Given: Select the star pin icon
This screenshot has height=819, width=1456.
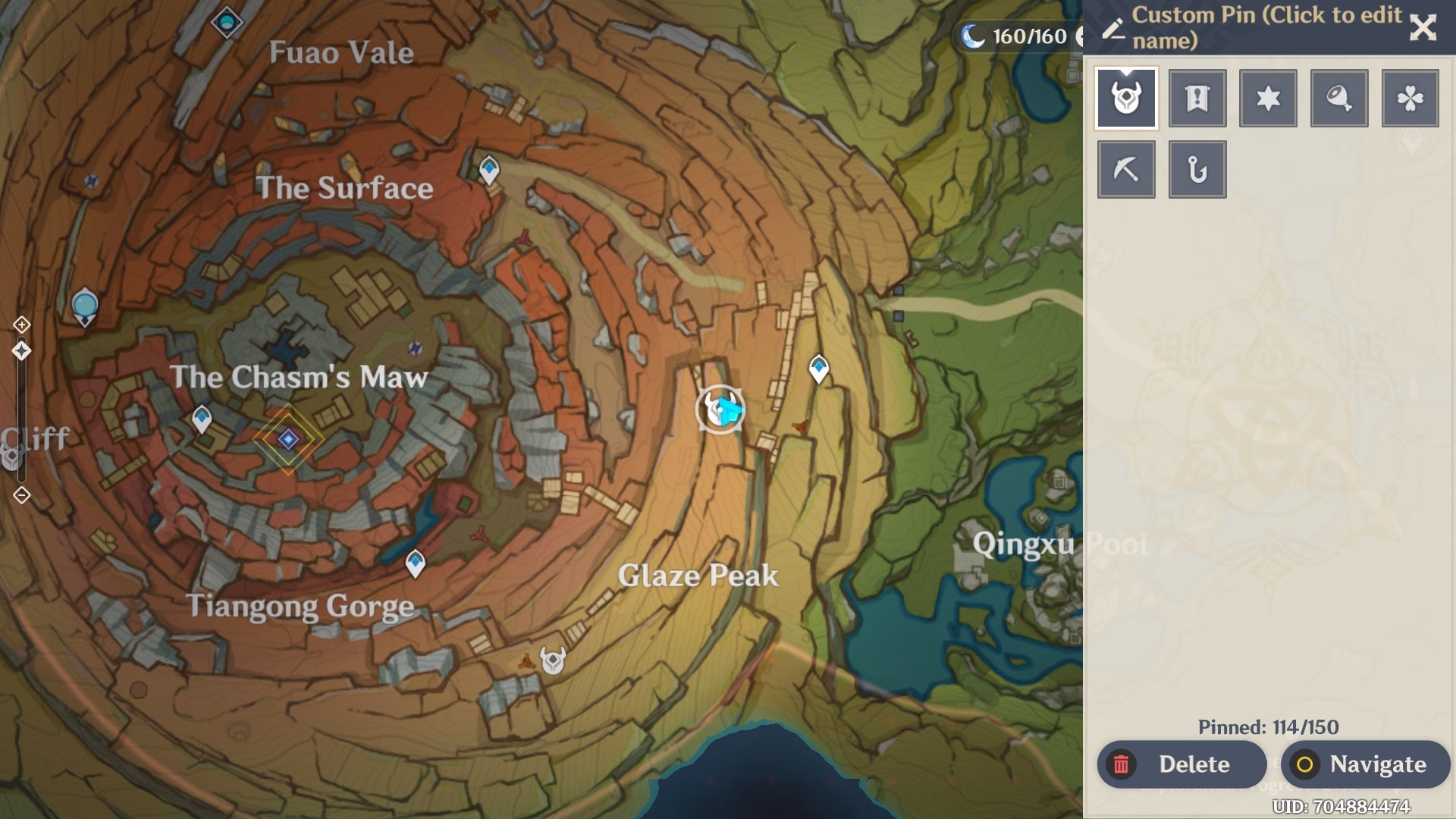Looking at the screenshot, I should pos(1268,97).
